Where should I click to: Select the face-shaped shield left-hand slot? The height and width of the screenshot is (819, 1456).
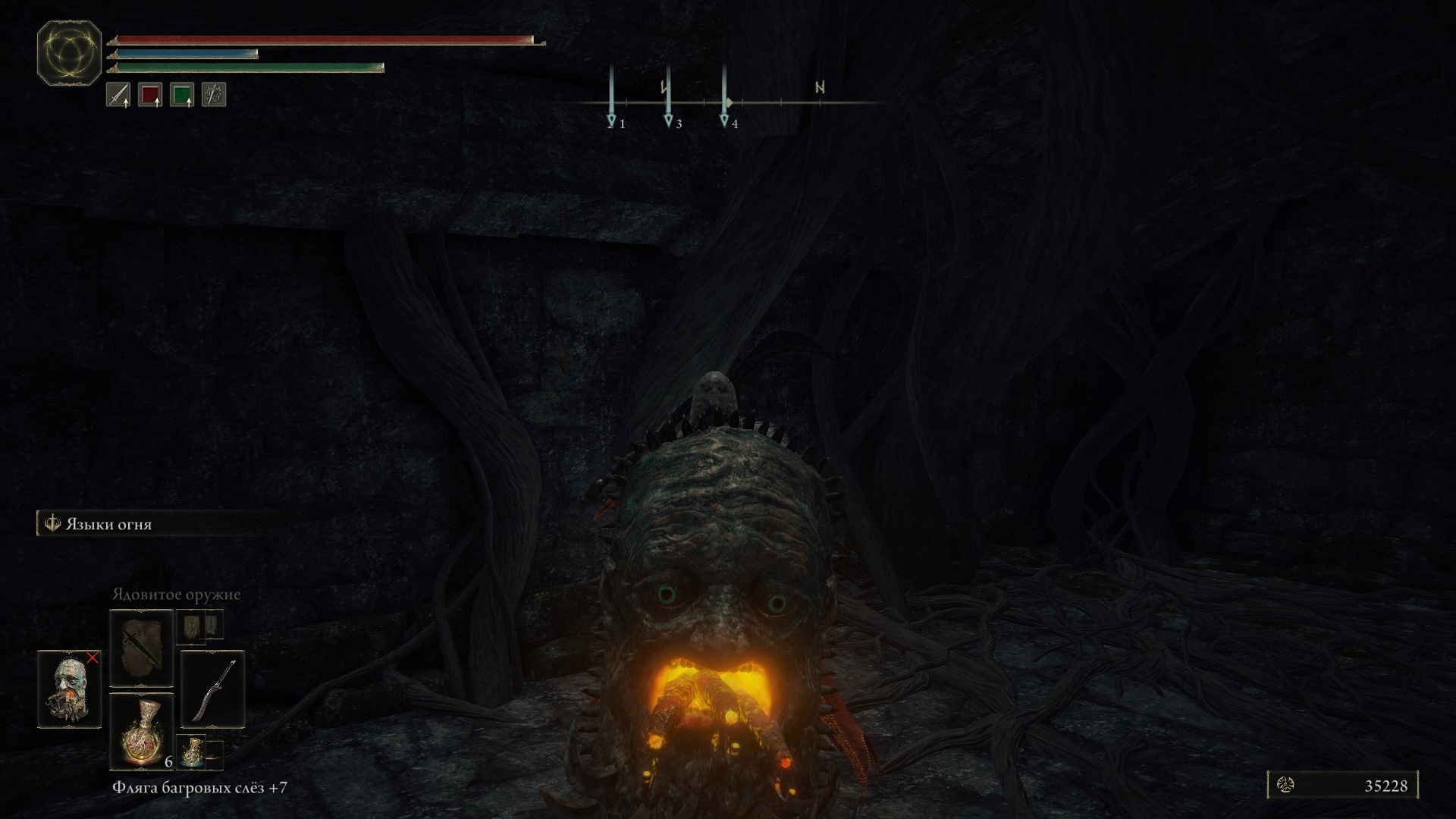[x=70, y=689]
